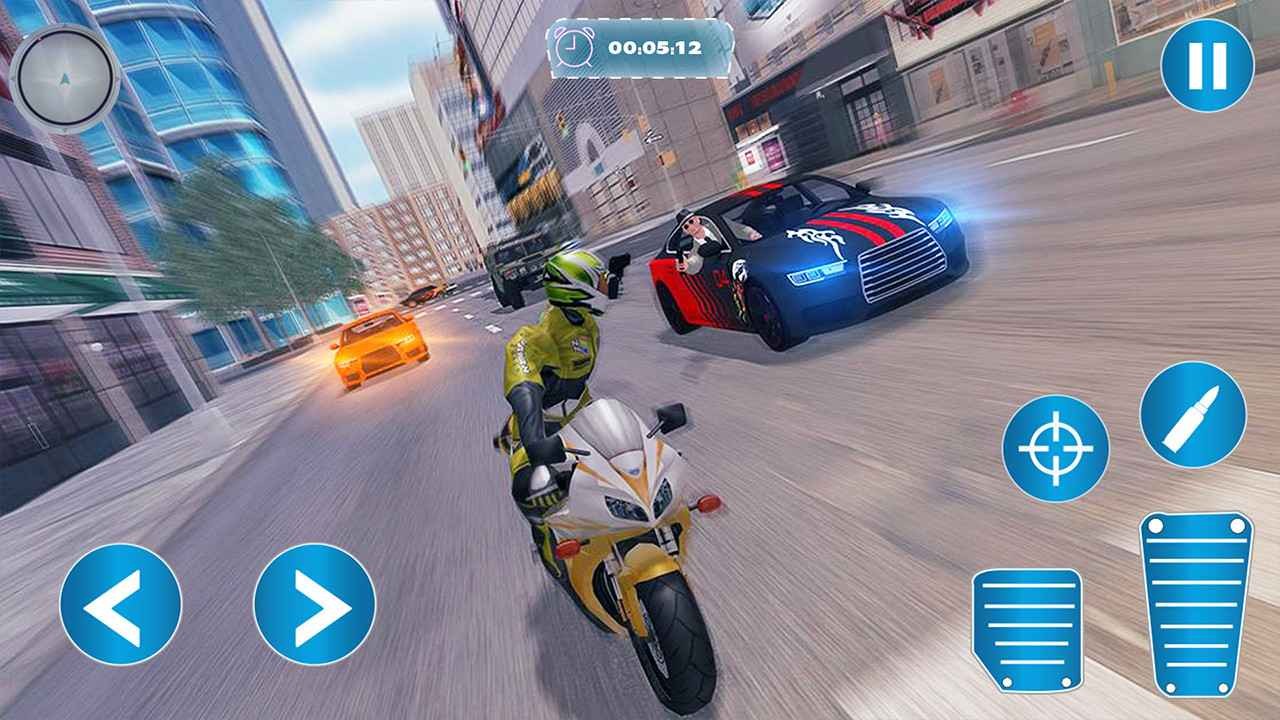This screenshot has height=720, width=1280.
Task: Hit the wide brake pedal
Action: (1027, 630)
